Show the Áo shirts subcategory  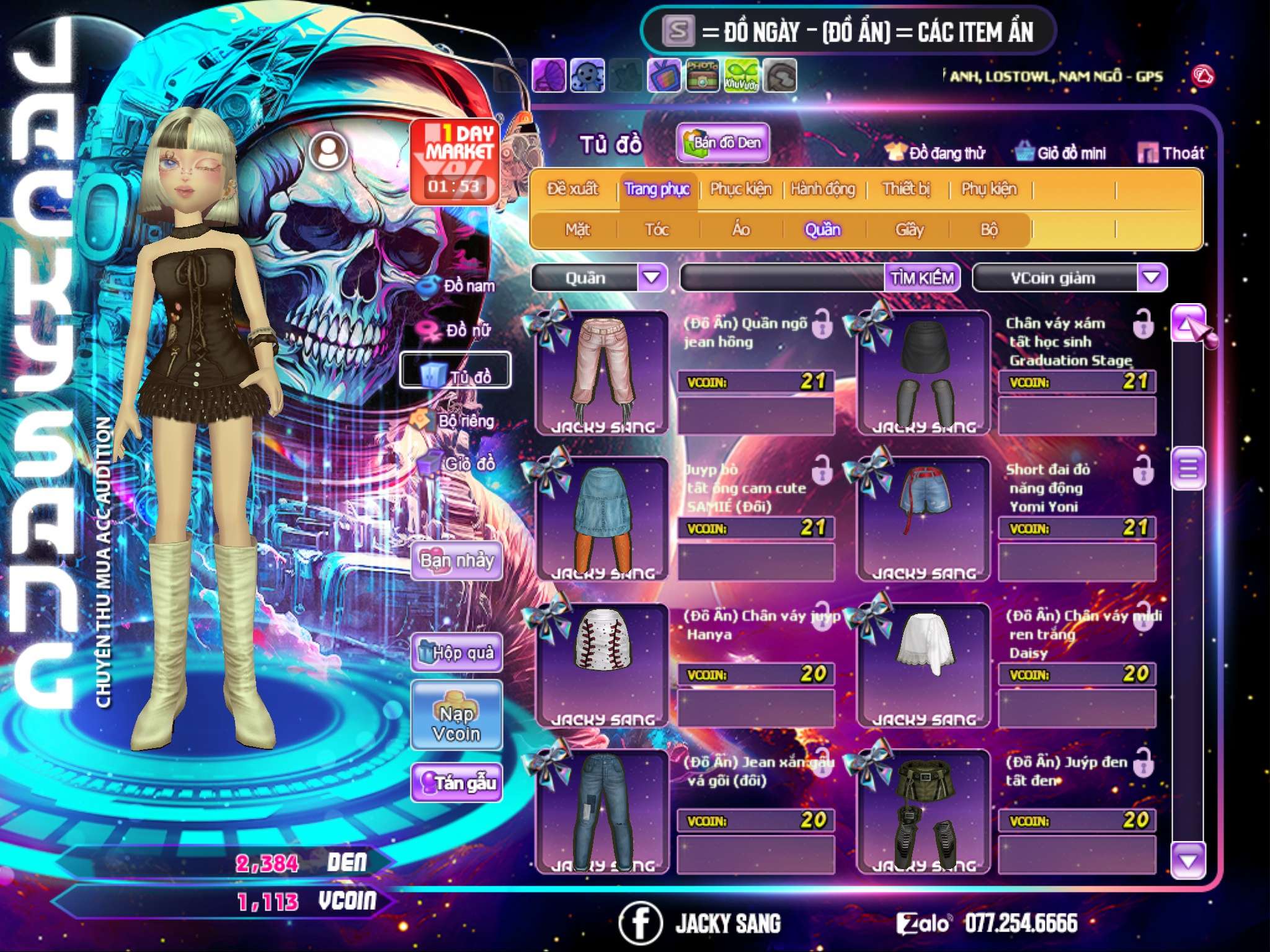pyautogui.click(x=741, y=230)
